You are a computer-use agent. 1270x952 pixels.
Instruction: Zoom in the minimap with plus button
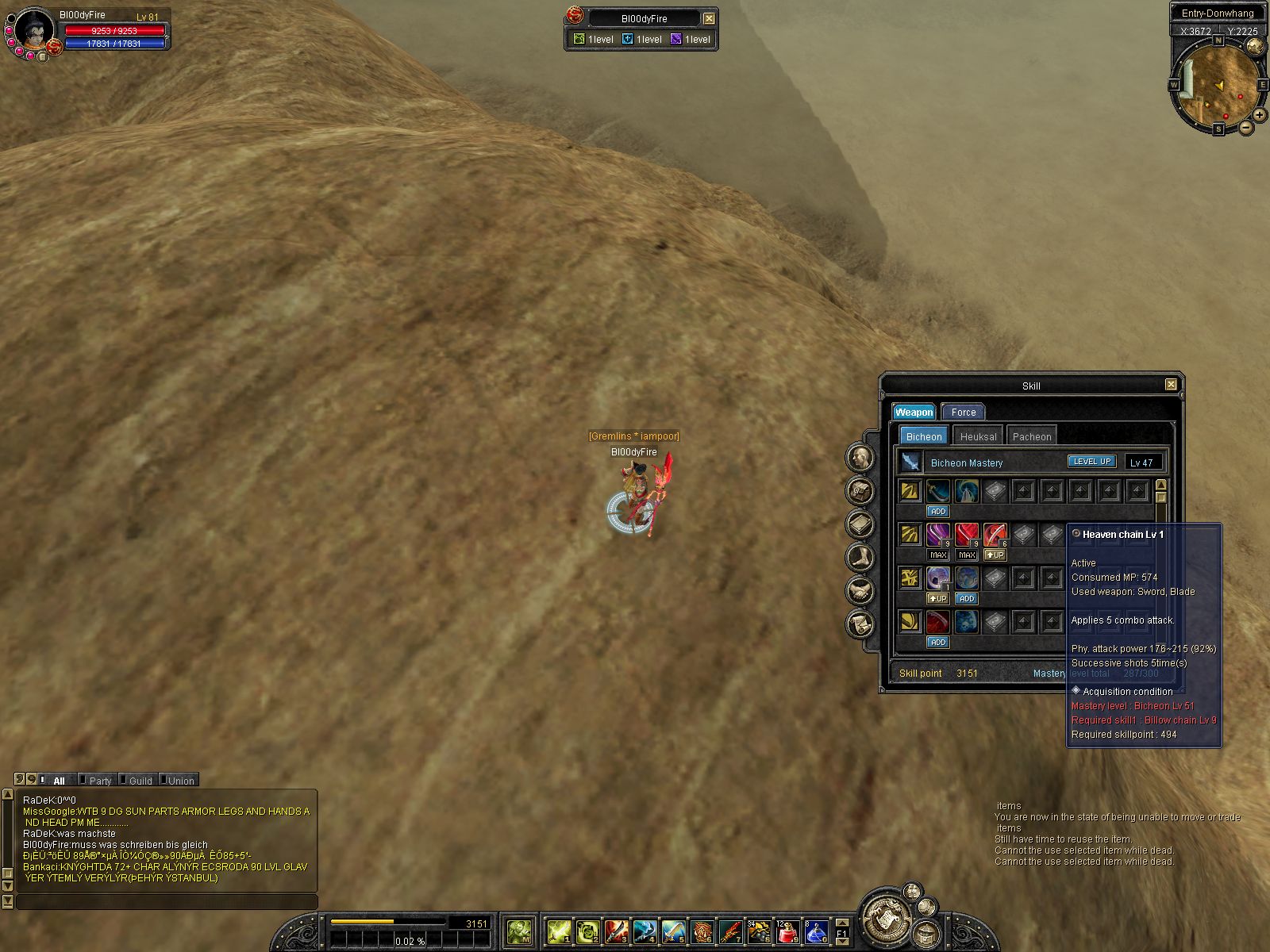click(x=1260, y=115)
